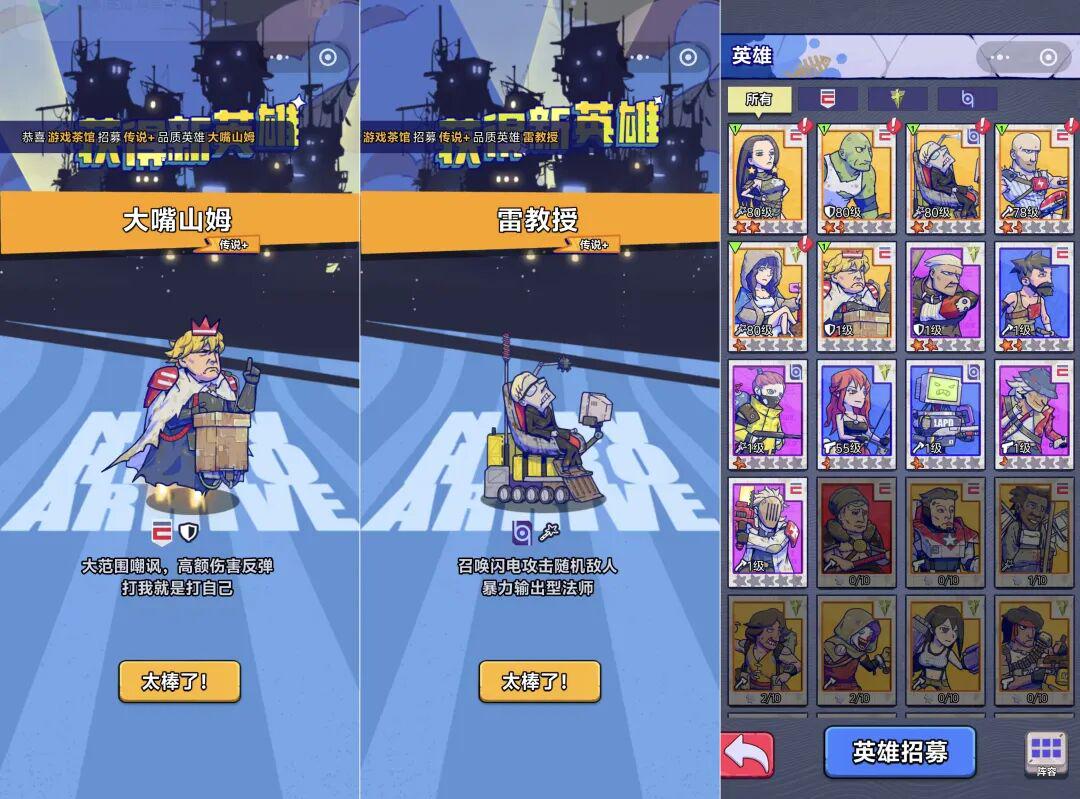Filter heroes by the red shield faction
Image resolution: width=1080 pixels, height=799 pixels.
tap(828, 99)
